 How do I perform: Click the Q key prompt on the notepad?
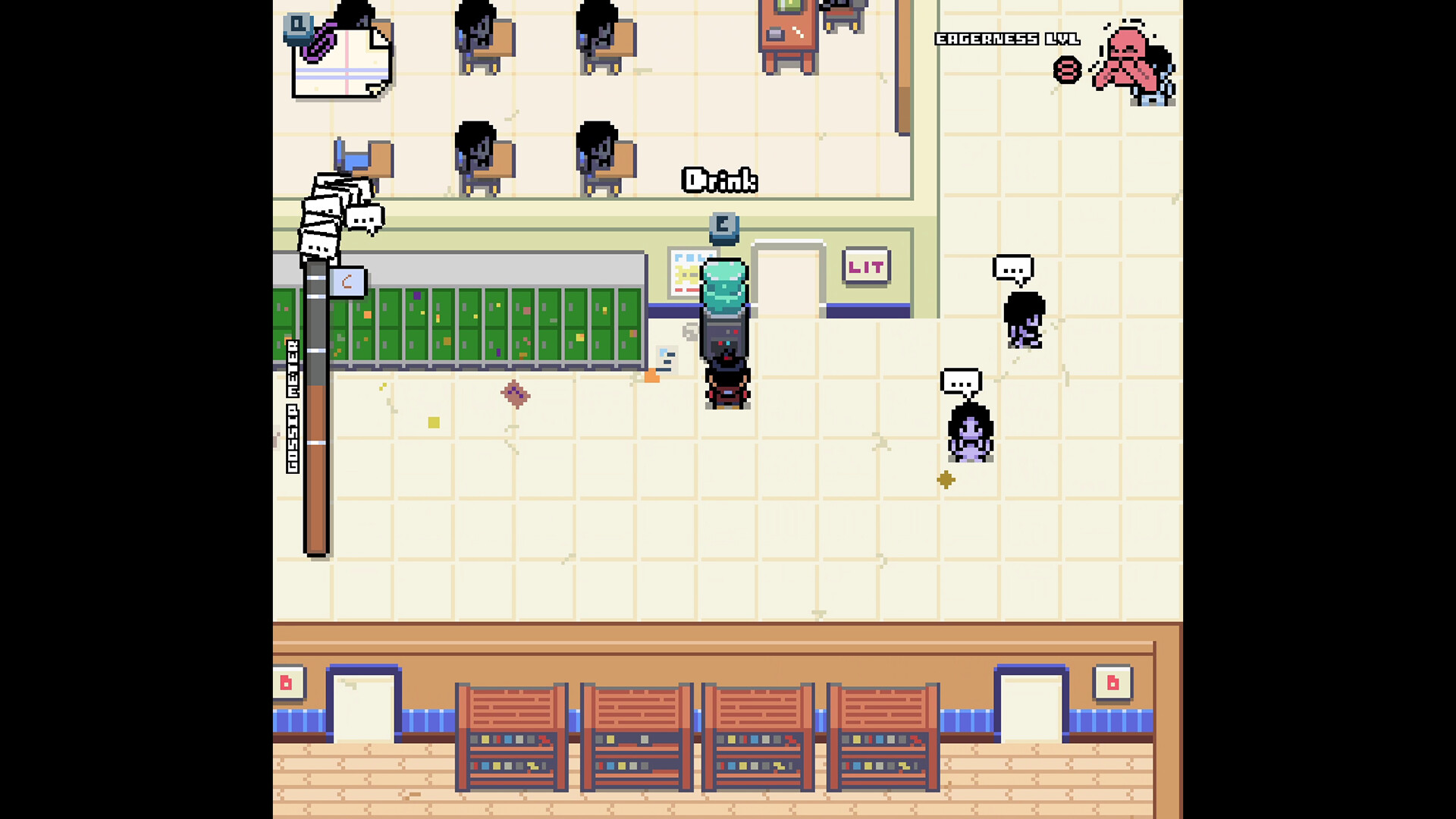click(297, 27)
